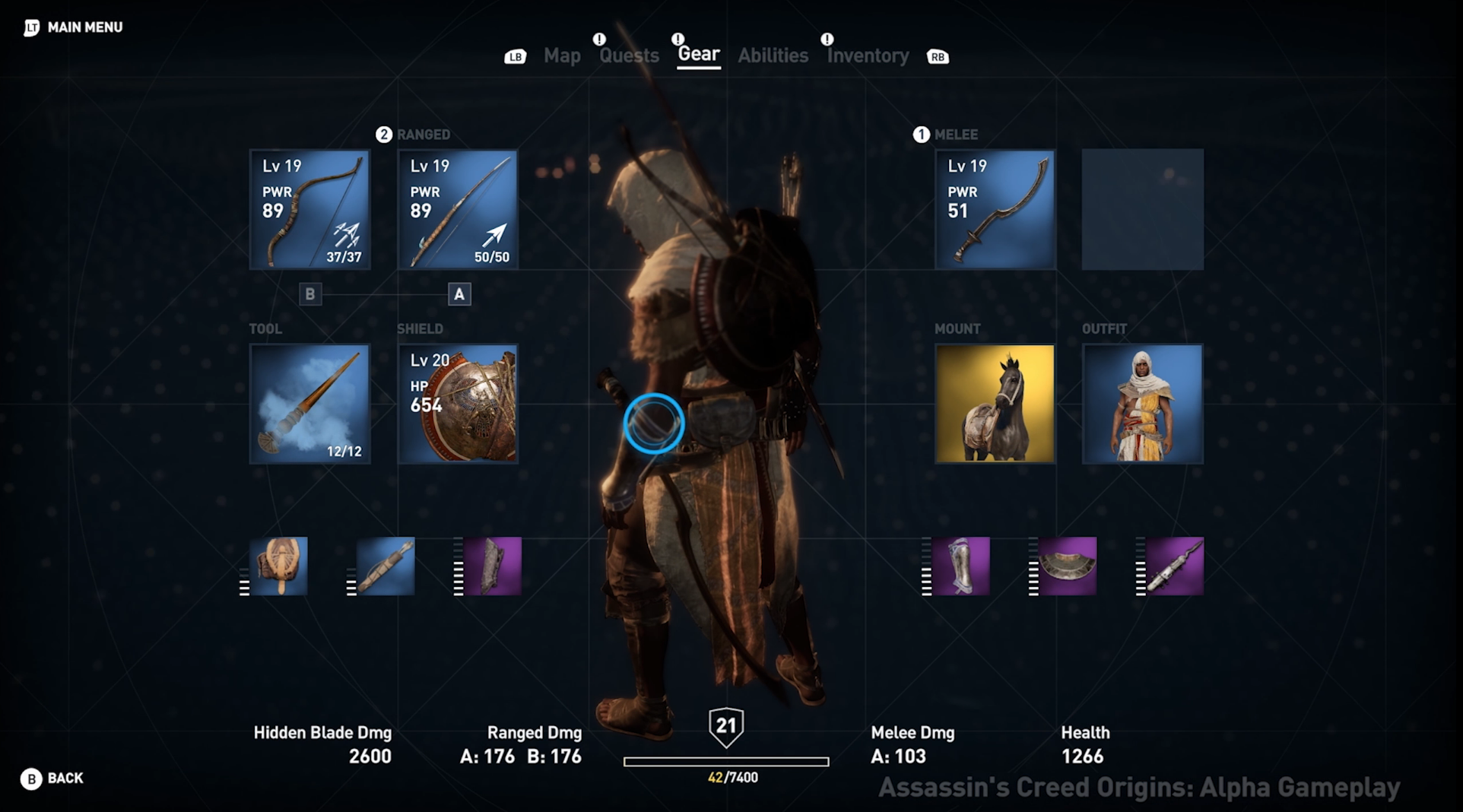This screenshot has height=812, width=1463.
Task: Open the outfit slot
Action: click(1142, 404)
